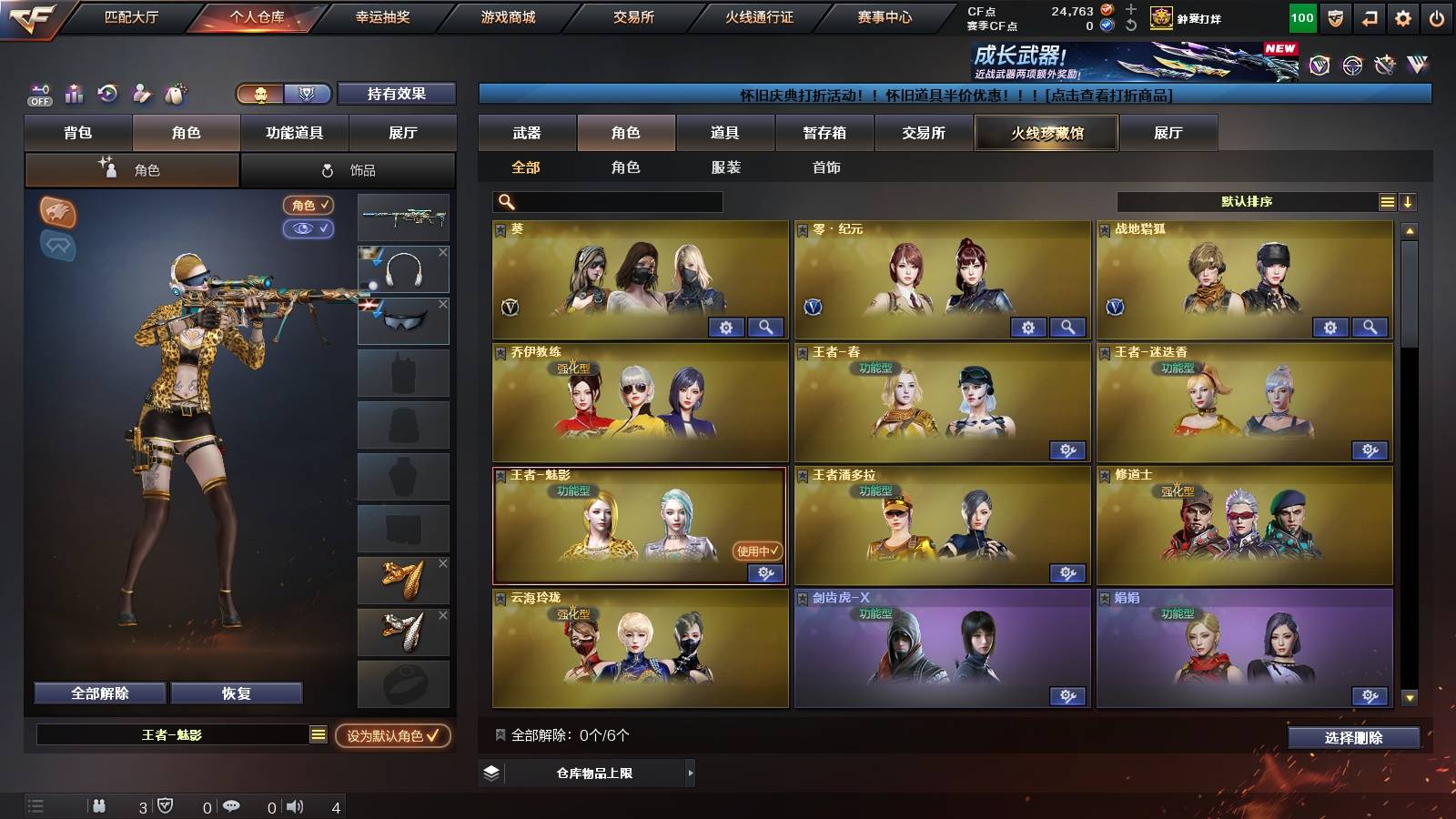Viewport: 1456px width, 819px height.
Task: Click the 全部解除 button below character model
Action: coord(98,693)
